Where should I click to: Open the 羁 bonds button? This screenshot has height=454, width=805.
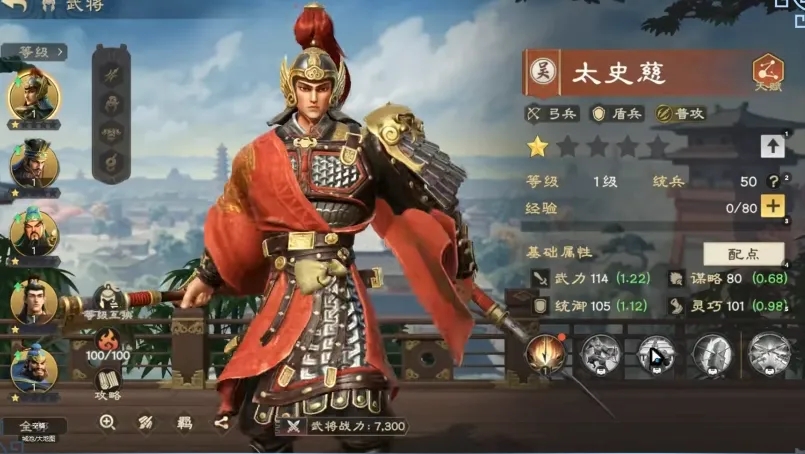click(184, 423)
